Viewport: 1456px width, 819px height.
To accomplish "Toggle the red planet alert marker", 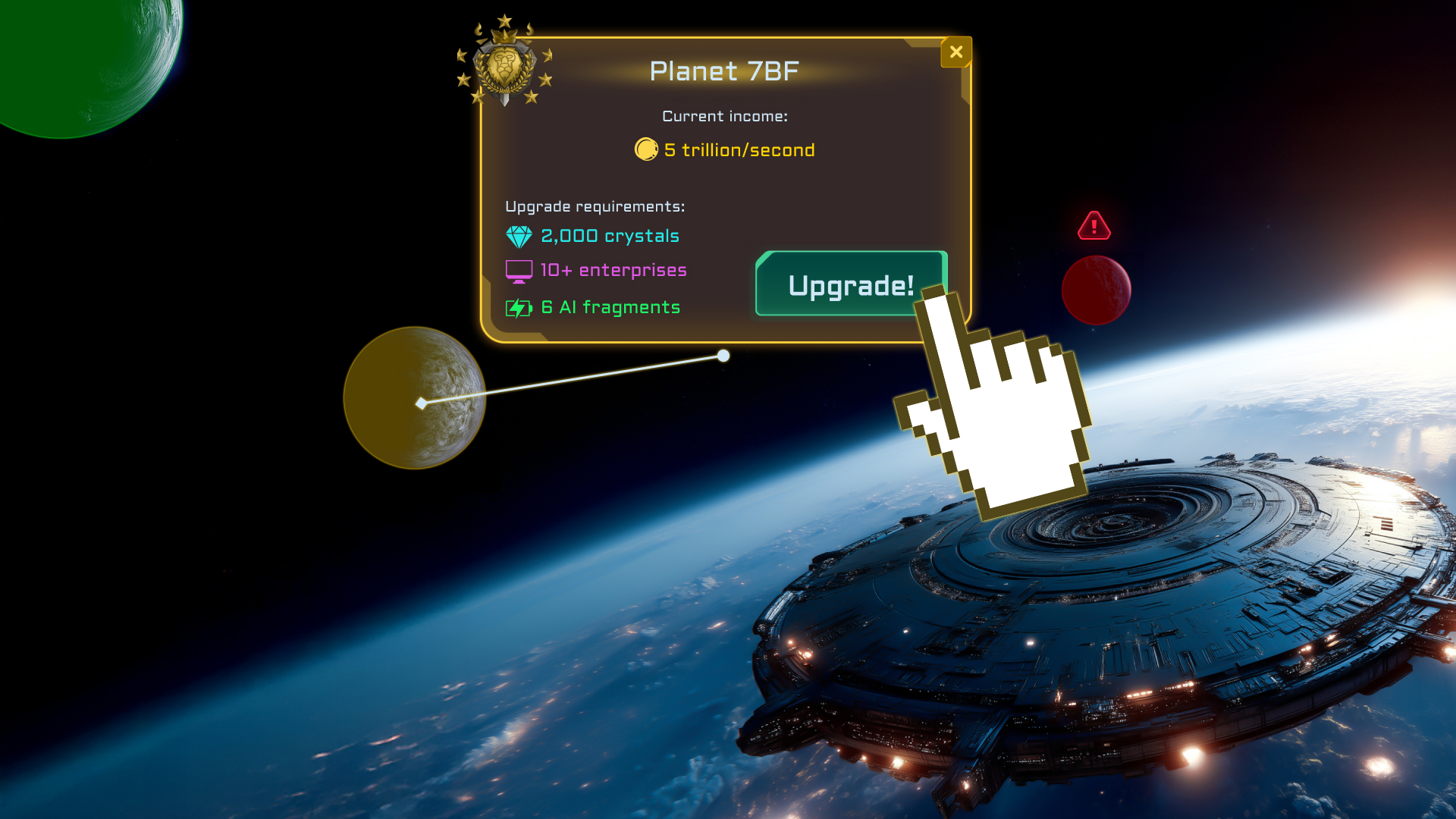I will click(x=1096, y=289).
